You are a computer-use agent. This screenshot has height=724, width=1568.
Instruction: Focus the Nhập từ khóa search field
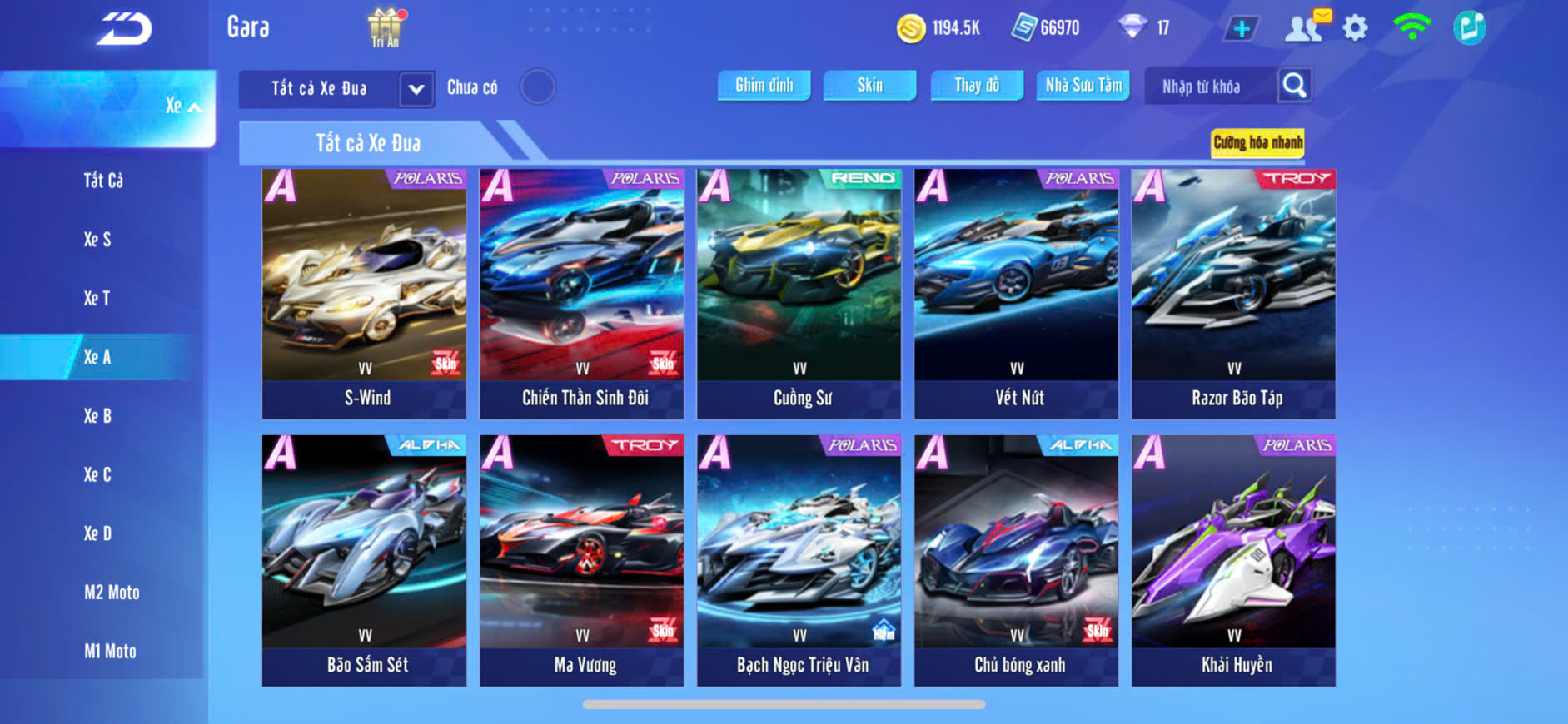pyautogui.click(x=1209, y=87)
